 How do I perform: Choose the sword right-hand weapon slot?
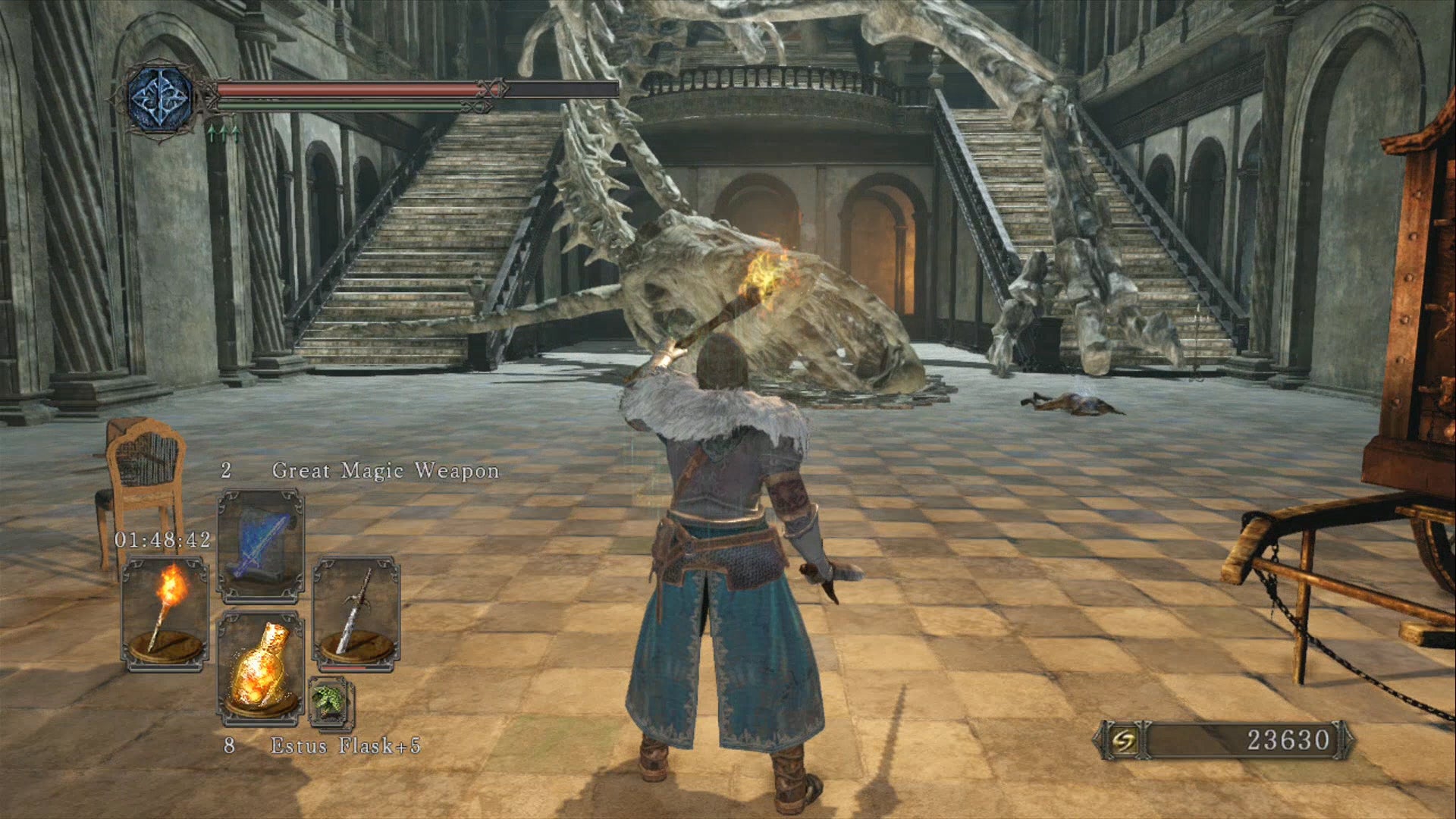356,613
